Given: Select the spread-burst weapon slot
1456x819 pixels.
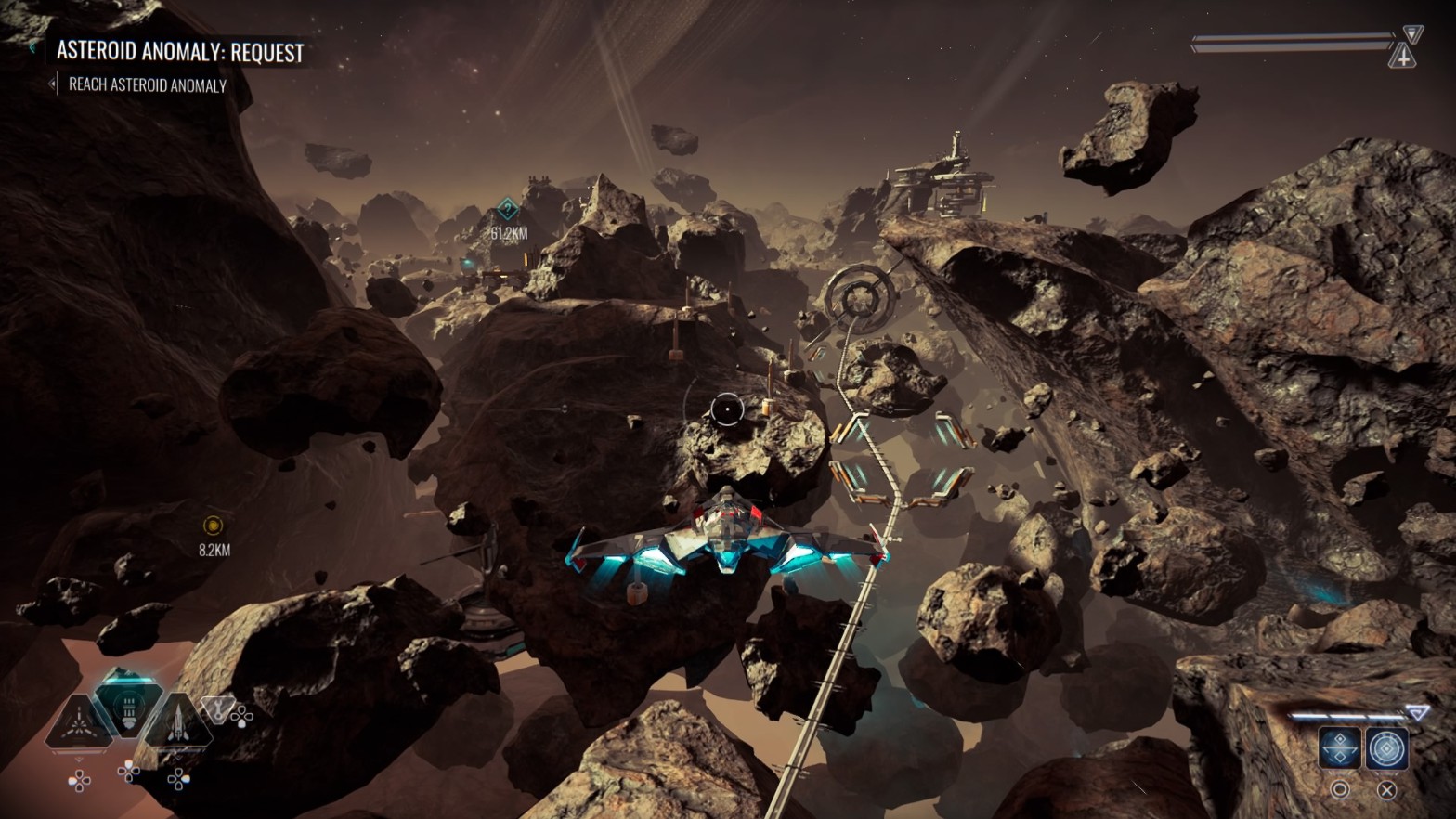Looking at the screenshot, I should [x=81, y=722].
